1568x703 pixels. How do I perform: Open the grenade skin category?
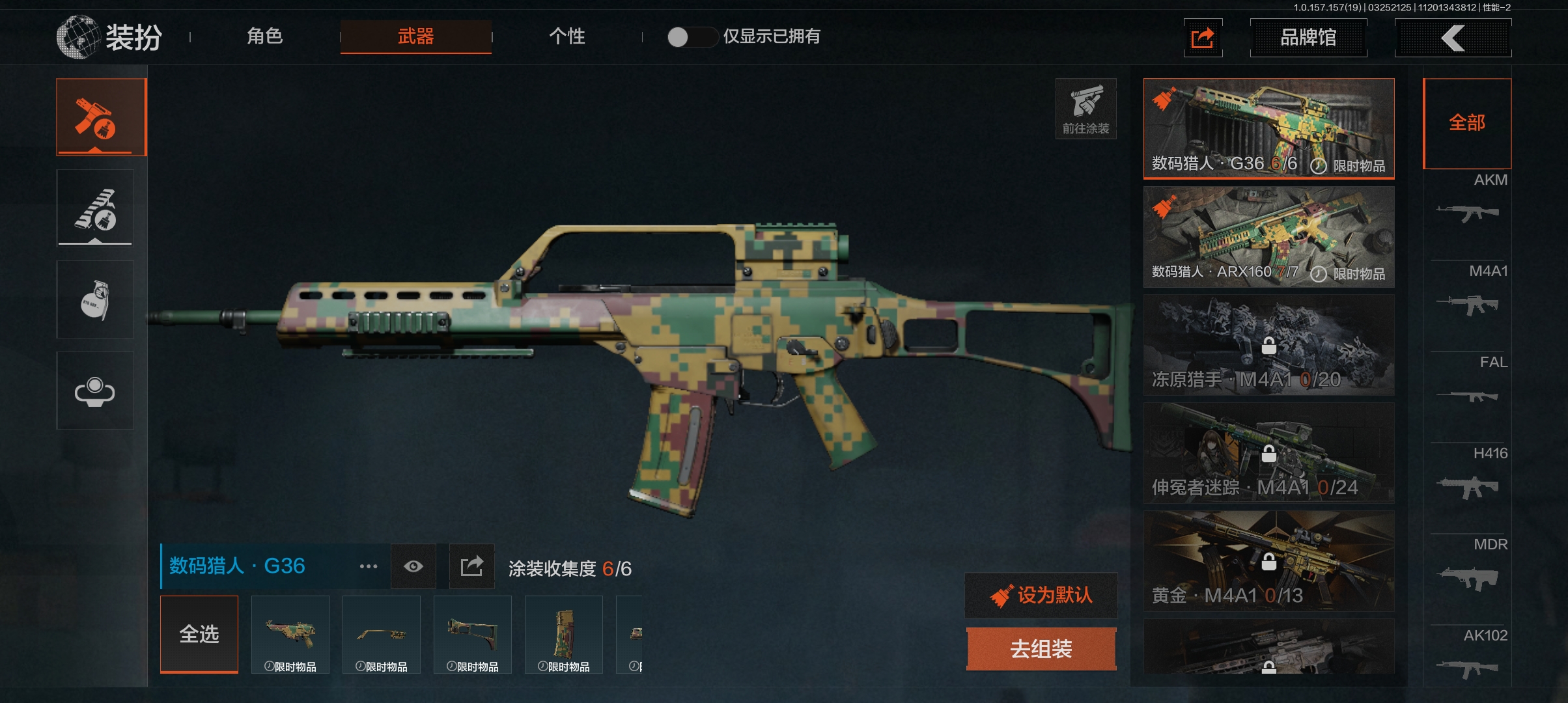tap(95, 299)
